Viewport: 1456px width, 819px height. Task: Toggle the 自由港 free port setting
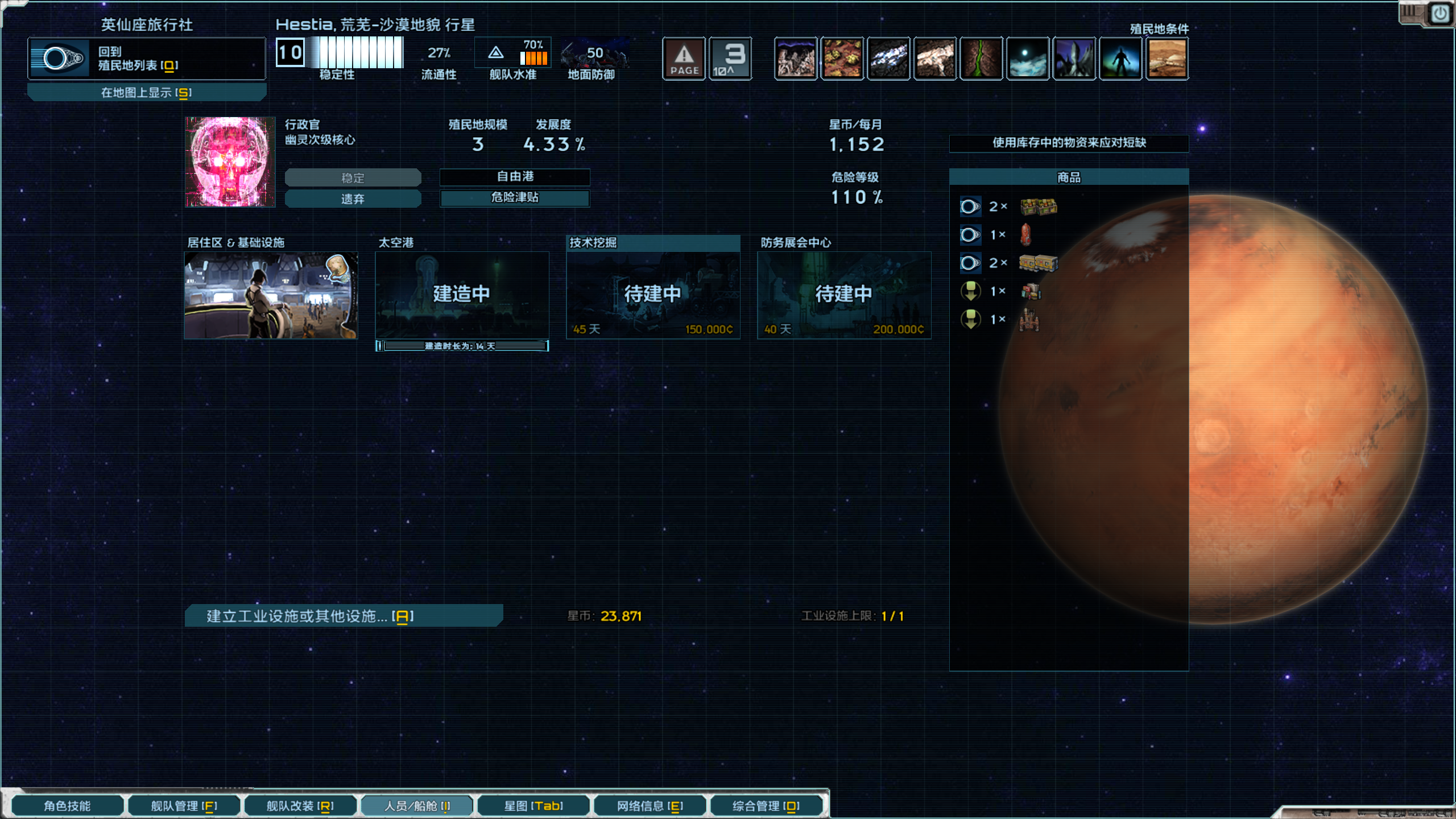(515, 177)
